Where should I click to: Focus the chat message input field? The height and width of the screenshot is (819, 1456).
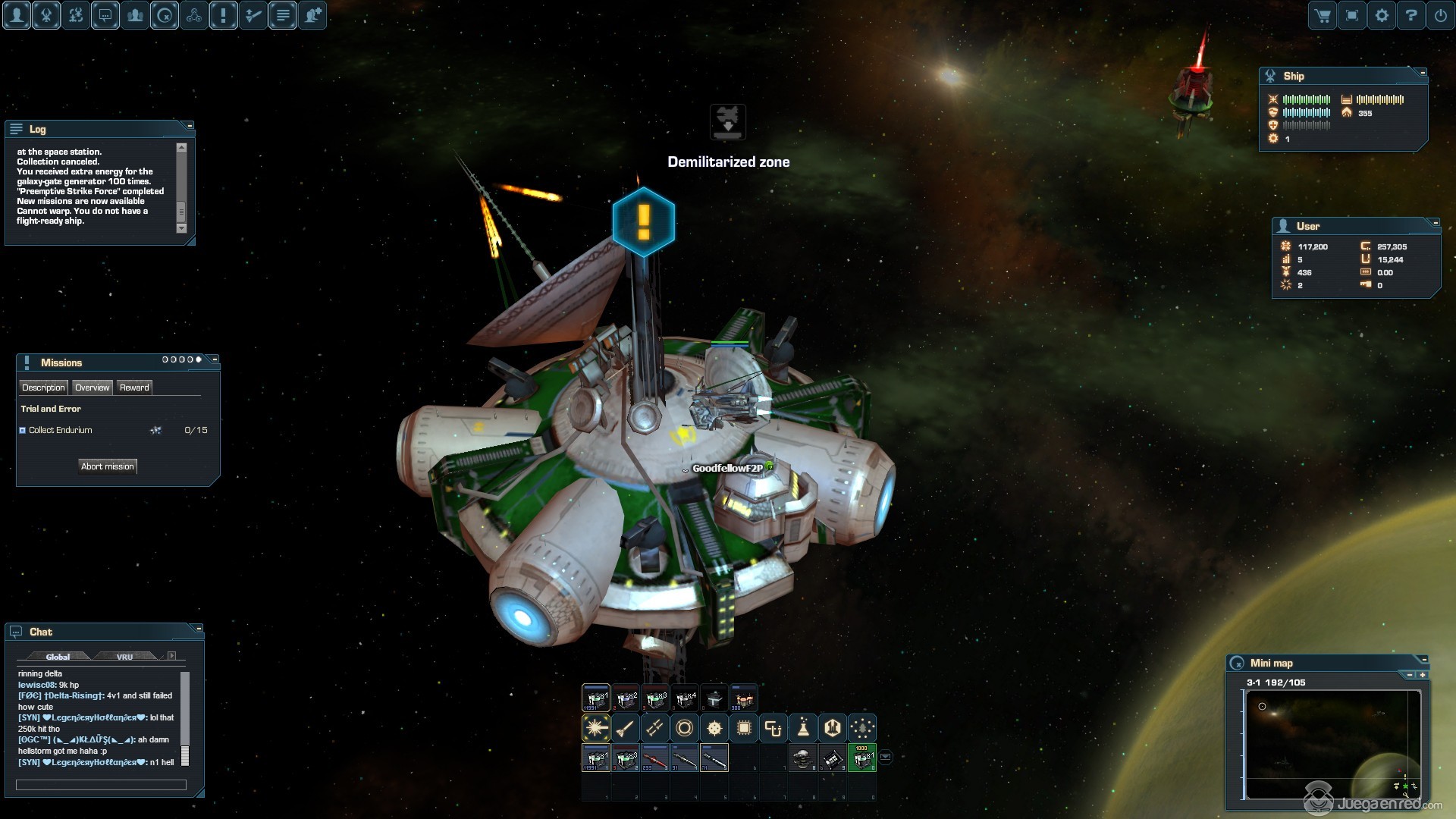point(101,785)
